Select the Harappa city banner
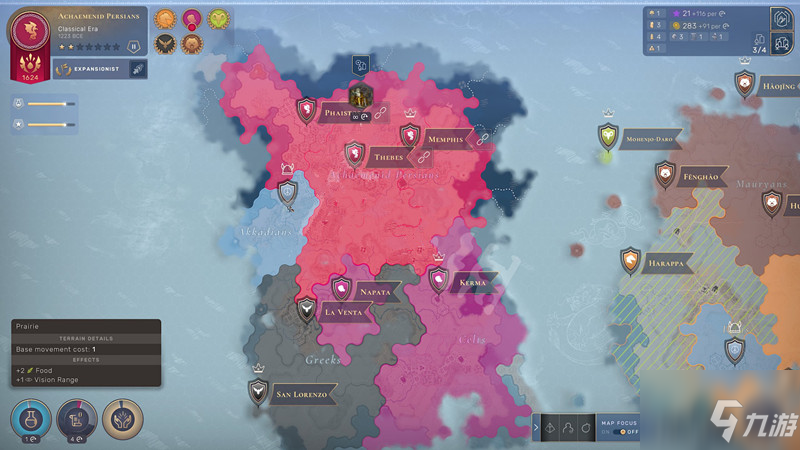800x450 pixels. coord(664,263)
